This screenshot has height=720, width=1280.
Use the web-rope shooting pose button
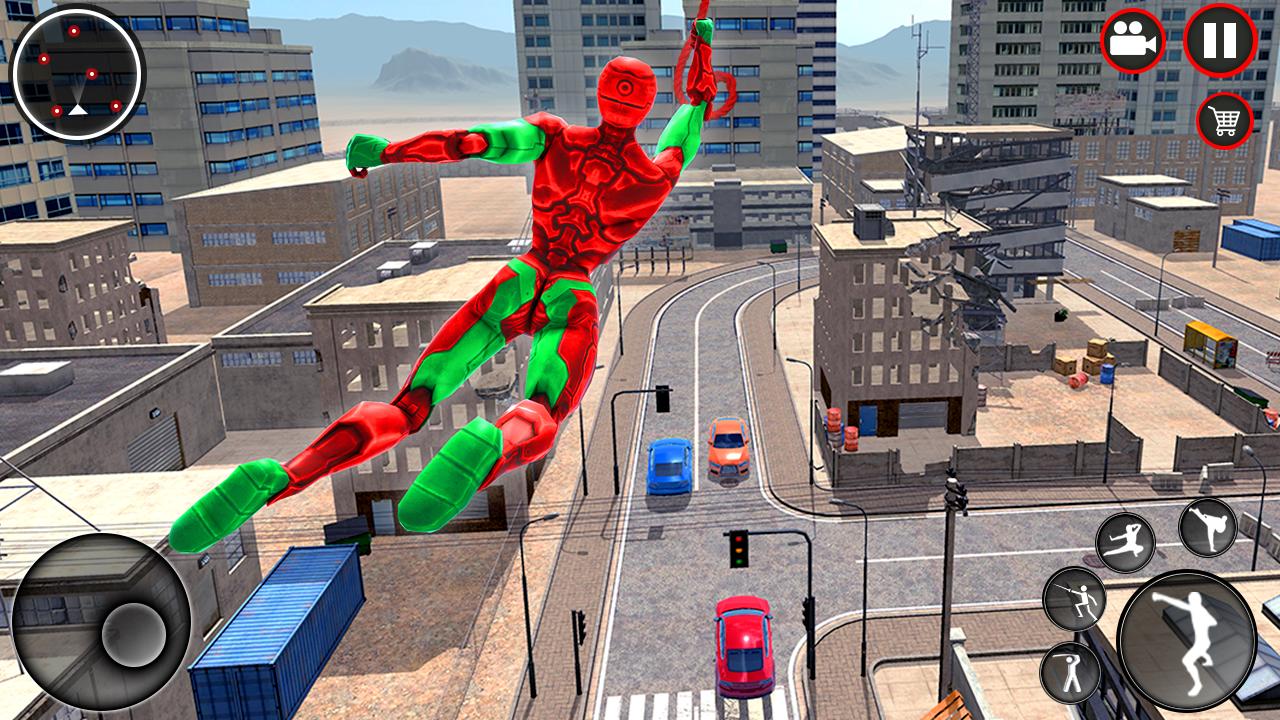1073,599
